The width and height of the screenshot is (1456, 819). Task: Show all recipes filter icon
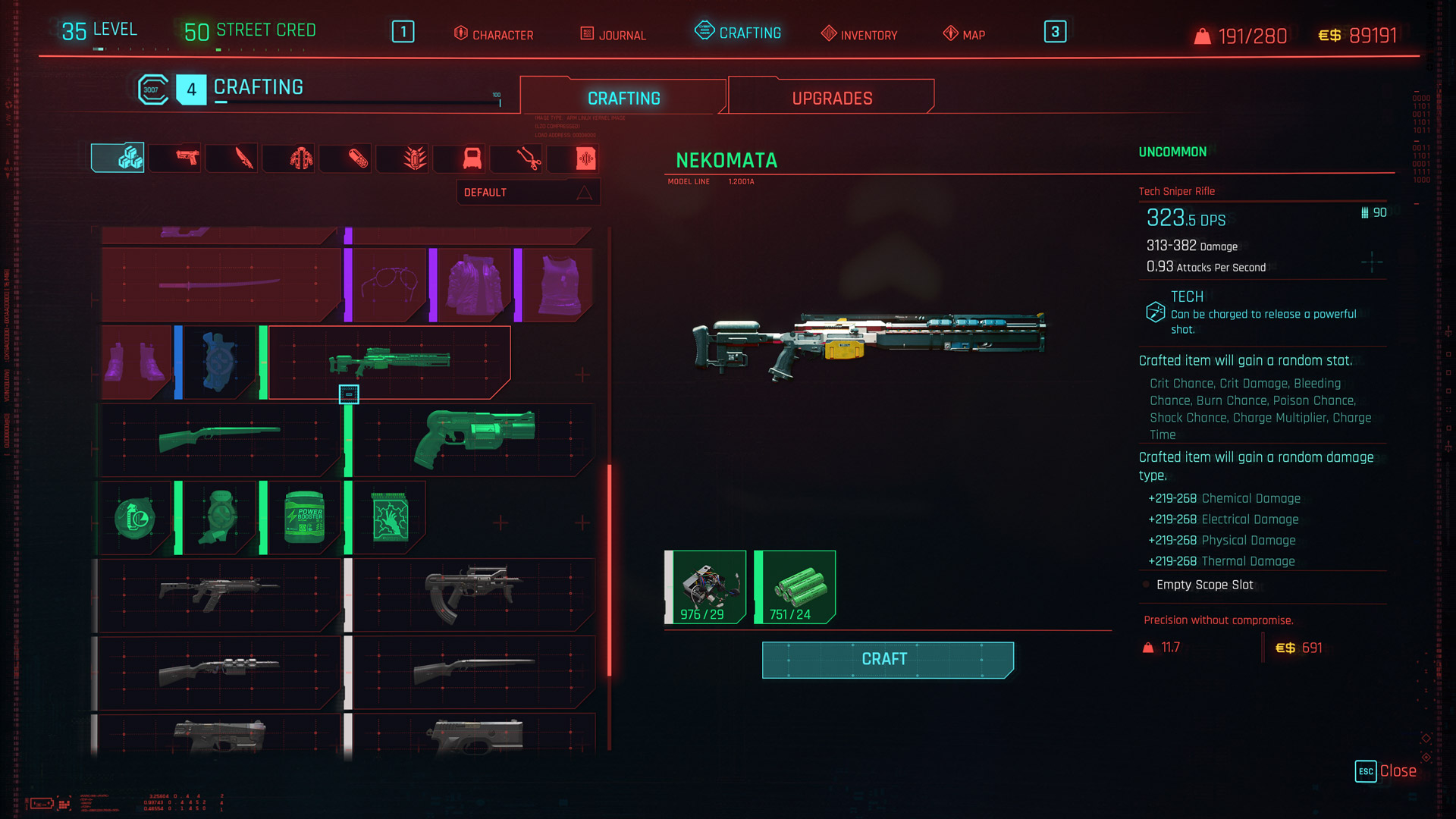click(x=118, y=158)
